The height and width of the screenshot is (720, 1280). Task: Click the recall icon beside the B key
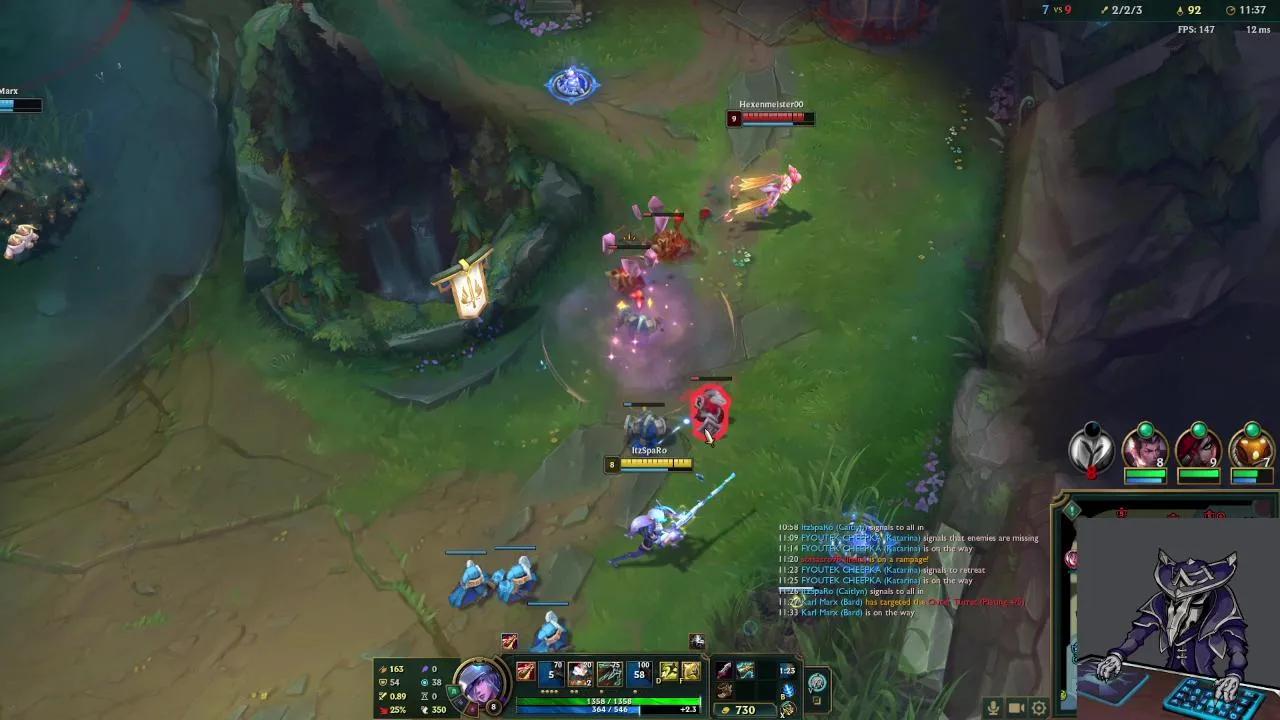(x=789, y=690)
